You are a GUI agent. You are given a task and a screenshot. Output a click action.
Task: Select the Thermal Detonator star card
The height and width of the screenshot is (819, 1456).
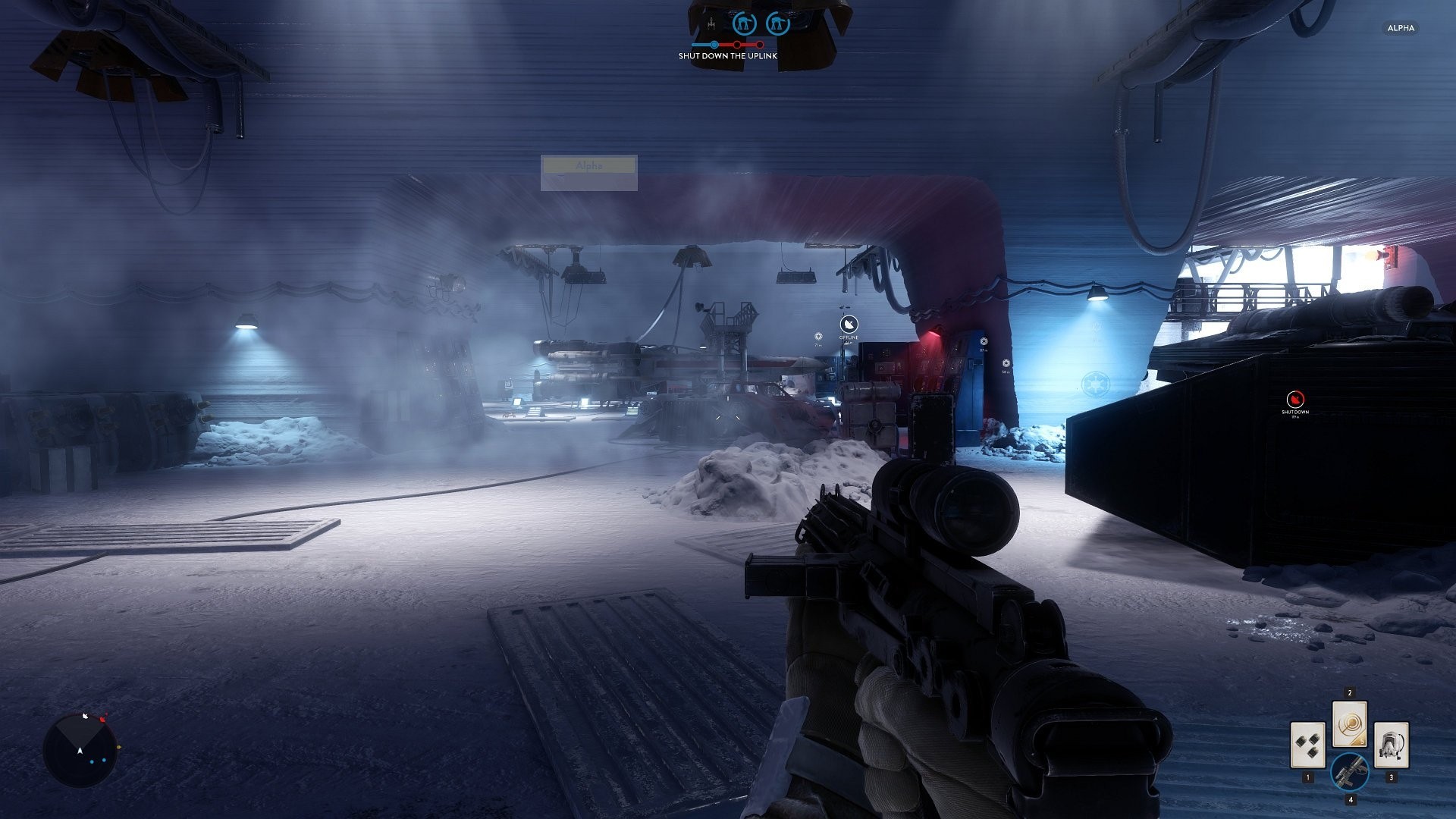tap(1307, 745)
